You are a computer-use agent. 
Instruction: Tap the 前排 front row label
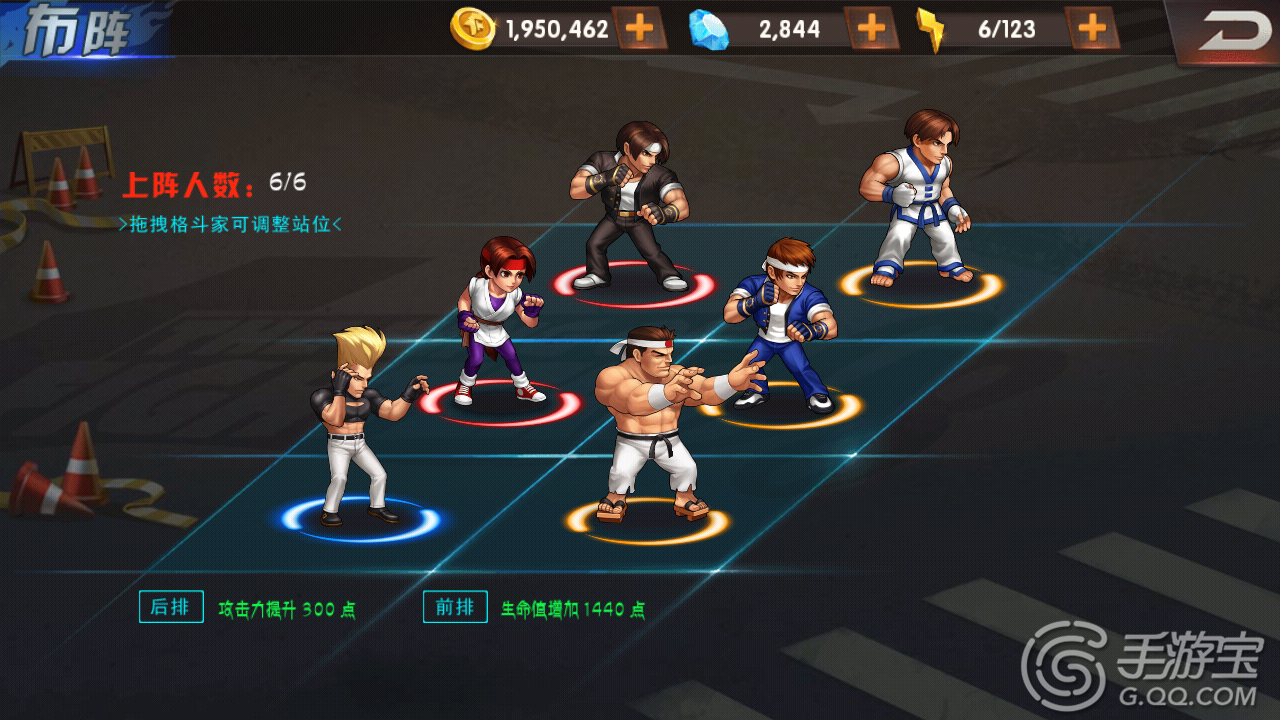click(455, 607)
